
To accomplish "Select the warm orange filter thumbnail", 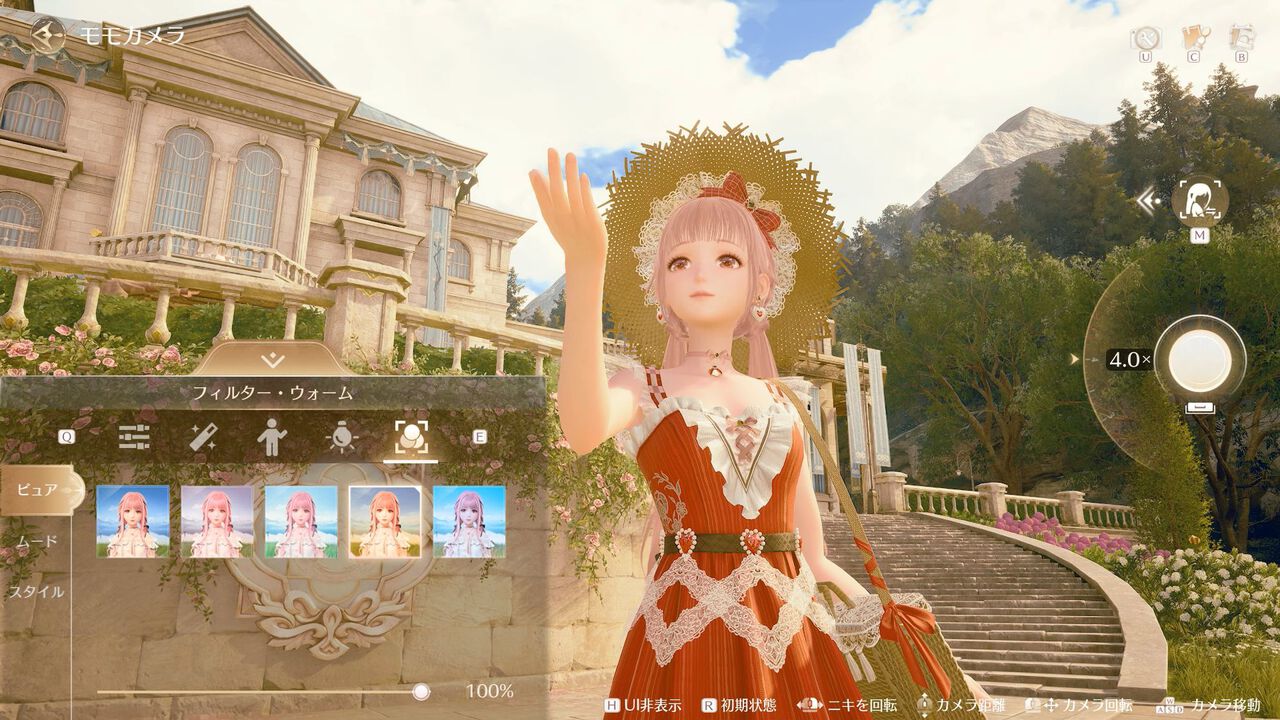I will (x=385, y=521).
